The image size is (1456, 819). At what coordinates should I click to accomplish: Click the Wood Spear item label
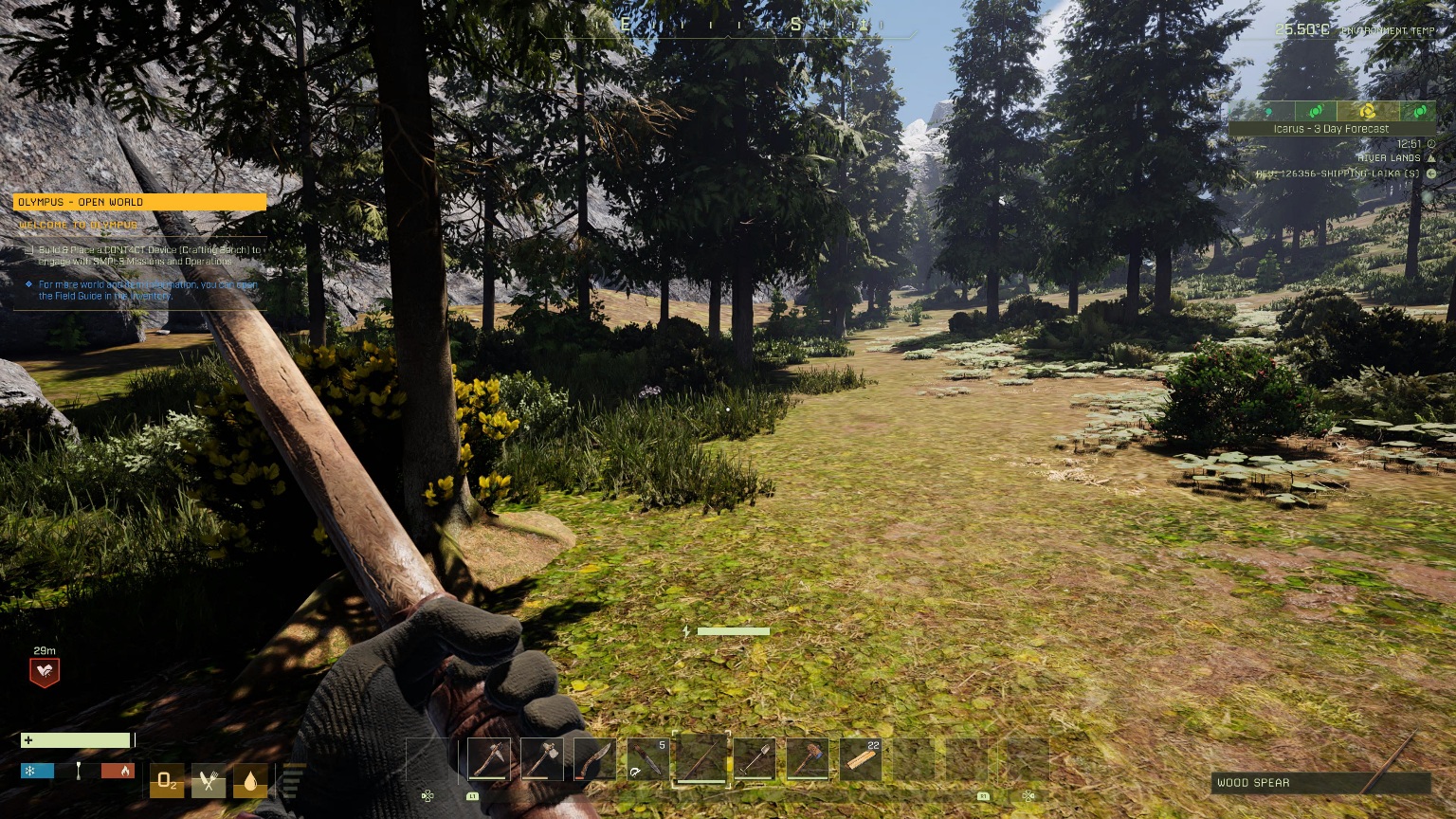(x=1253, y=783)
